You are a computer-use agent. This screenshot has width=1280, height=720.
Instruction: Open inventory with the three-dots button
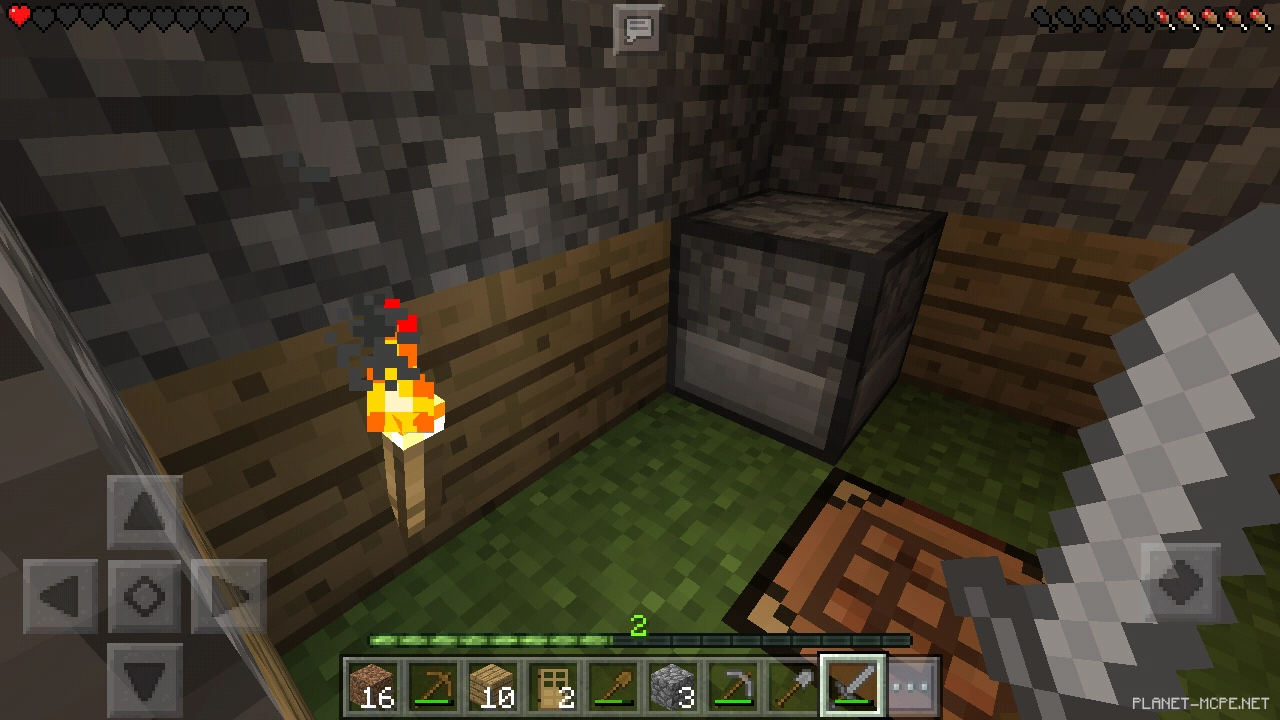[913, 686]
